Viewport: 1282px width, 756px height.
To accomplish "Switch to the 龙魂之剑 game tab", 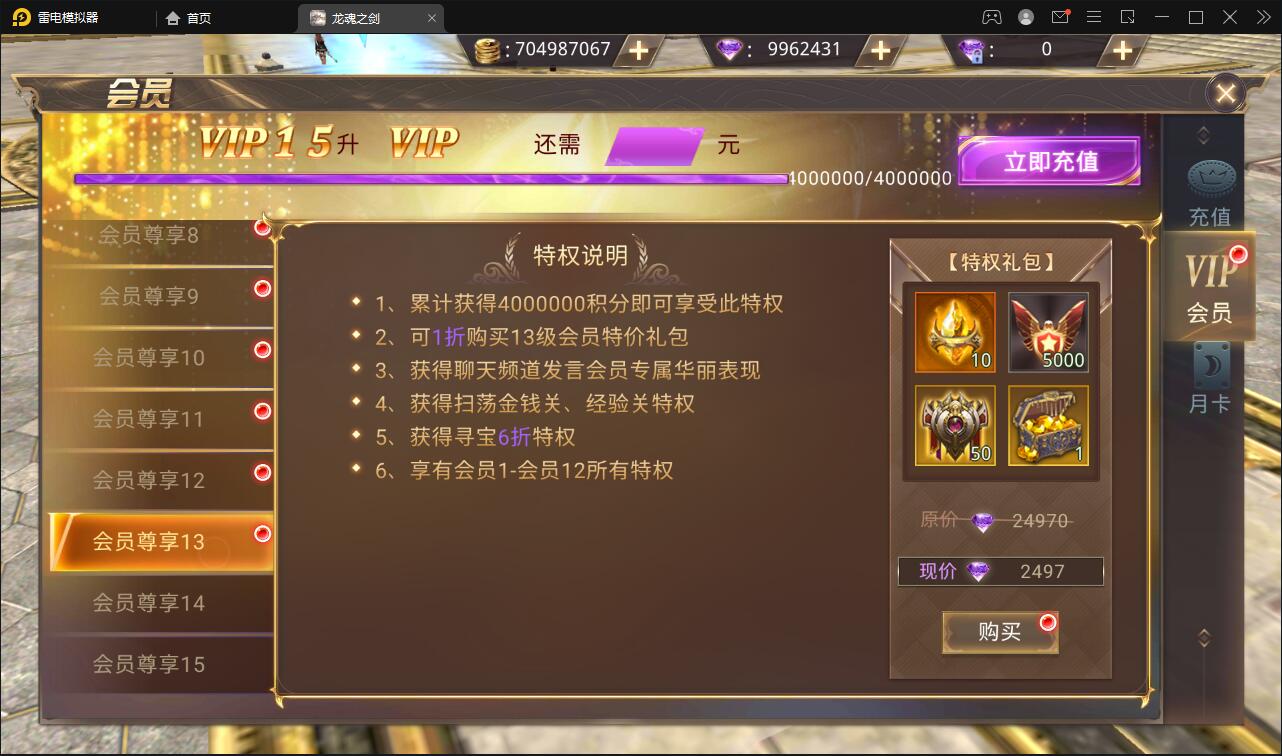I will tap(360, 17).
